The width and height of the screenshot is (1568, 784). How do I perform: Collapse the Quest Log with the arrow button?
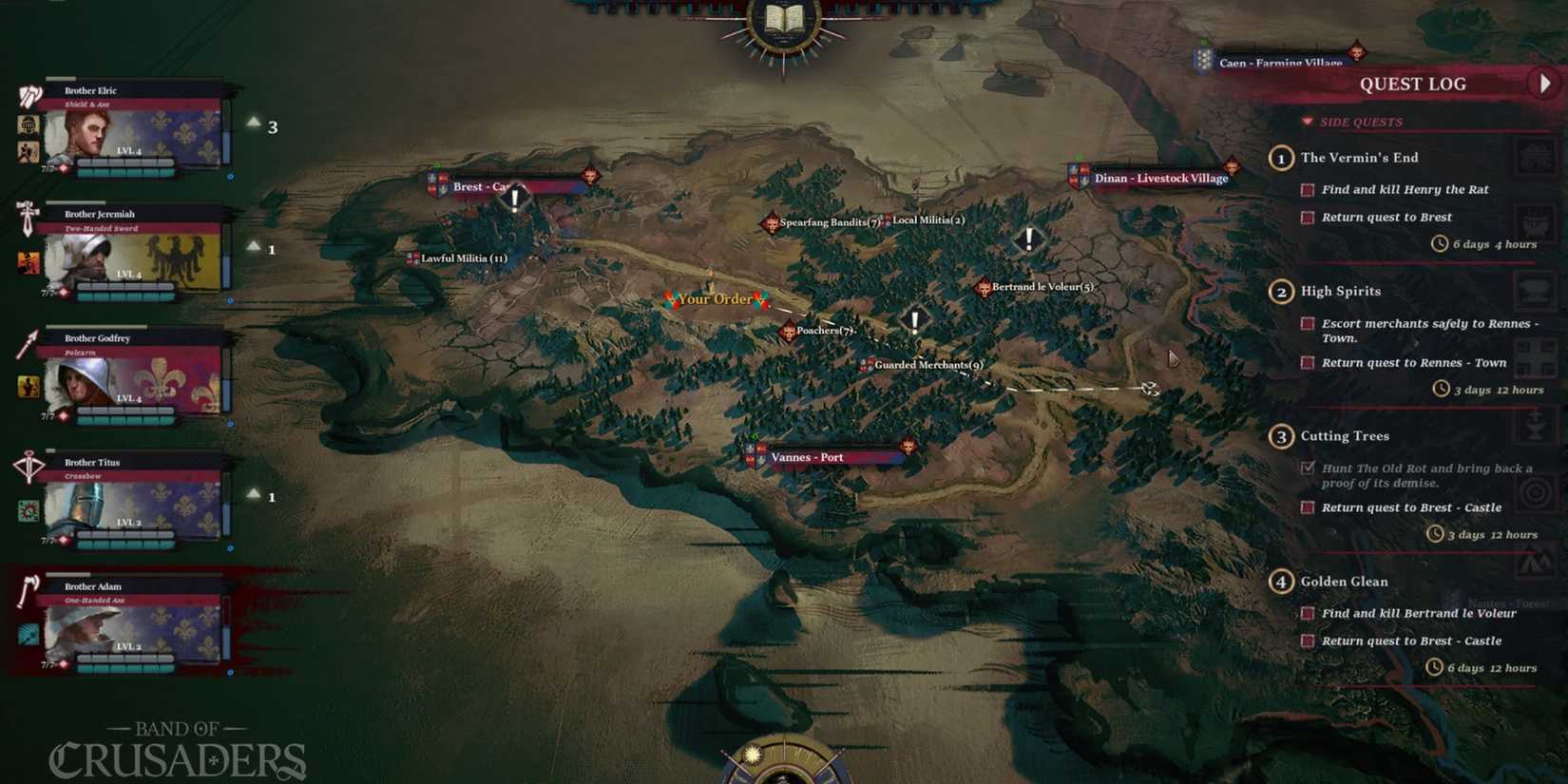coord(1544,84)
